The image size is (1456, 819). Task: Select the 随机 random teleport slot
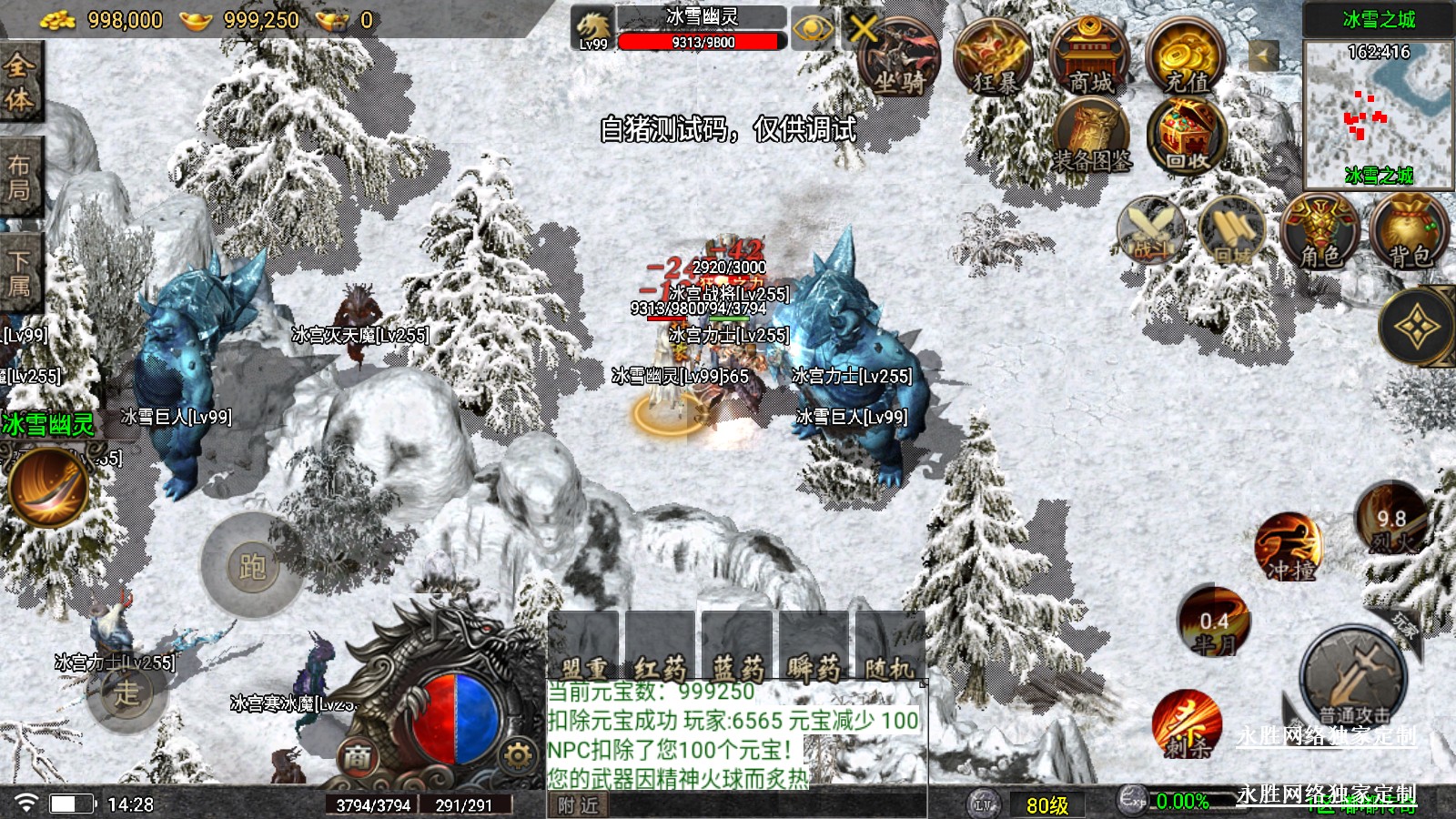coord(889,645)
